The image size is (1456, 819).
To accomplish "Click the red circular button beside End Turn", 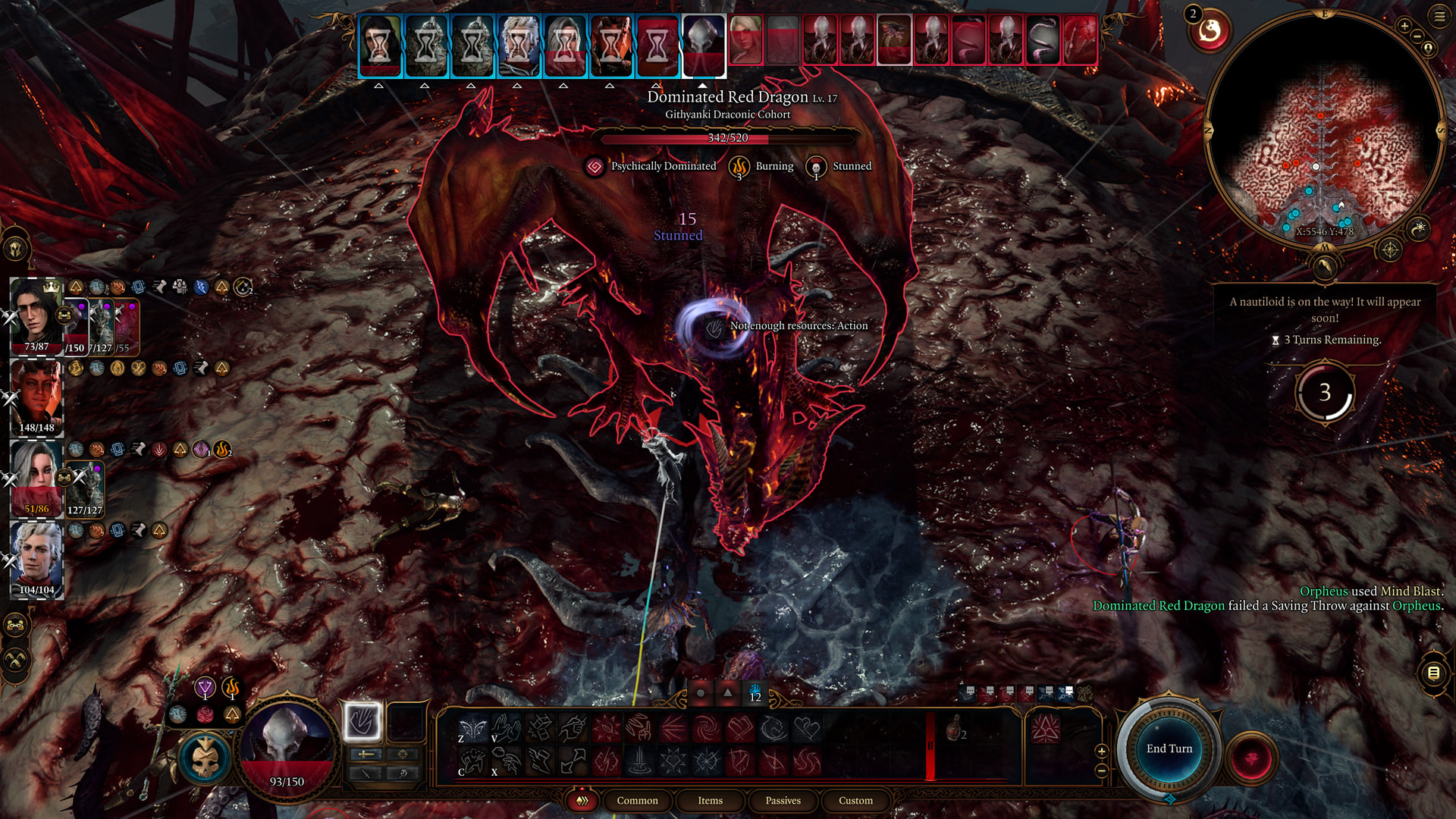I will pyautogui.click(x=1252, y=758).
